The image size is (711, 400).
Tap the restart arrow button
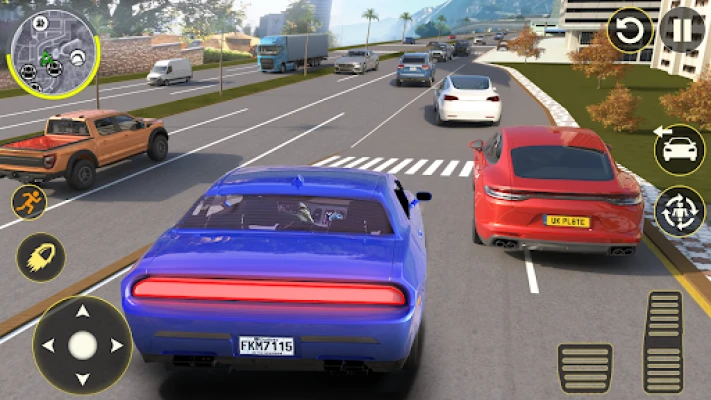[630, 31]
